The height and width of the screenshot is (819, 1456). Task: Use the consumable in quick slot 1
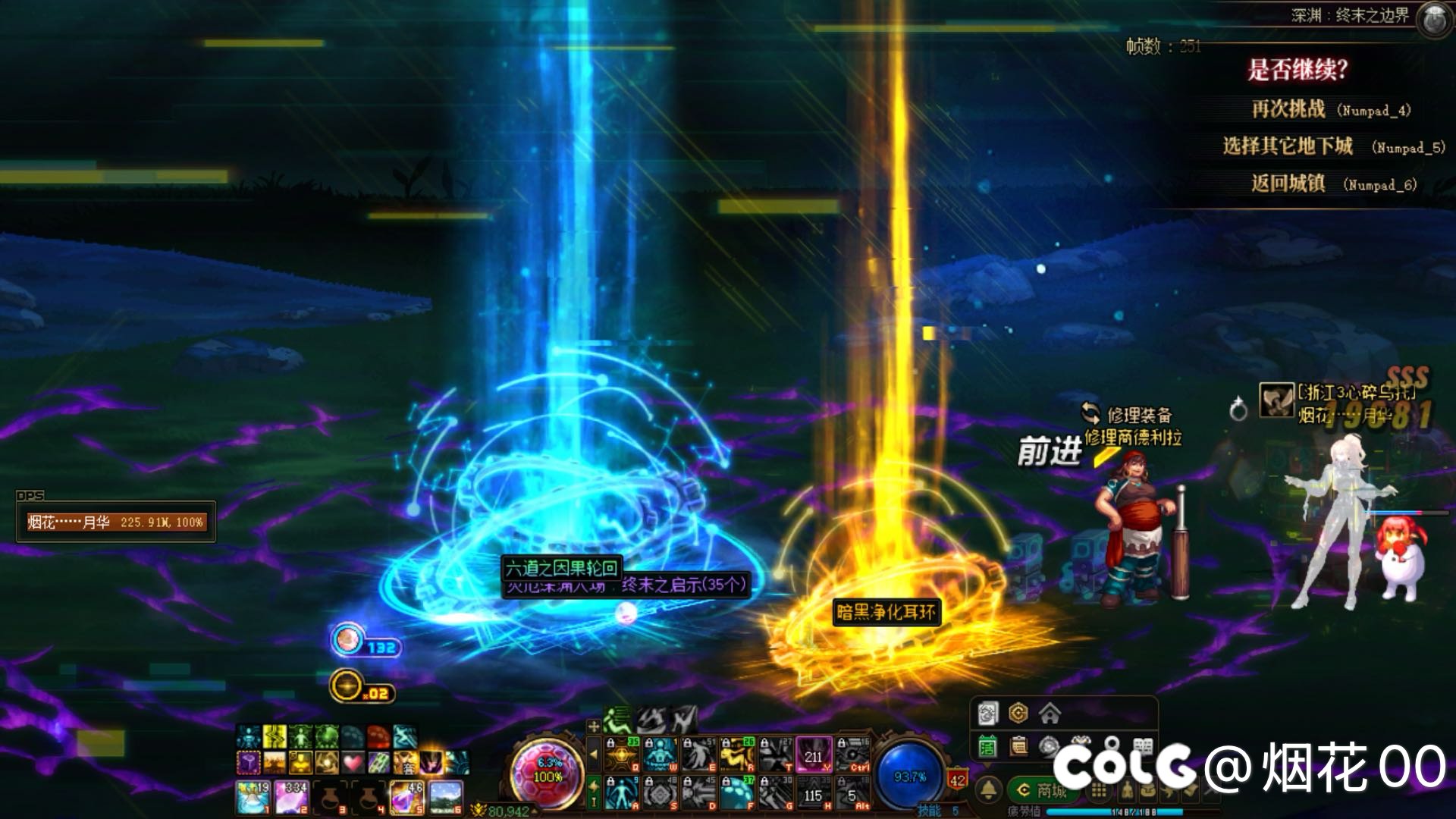(253, 798)
